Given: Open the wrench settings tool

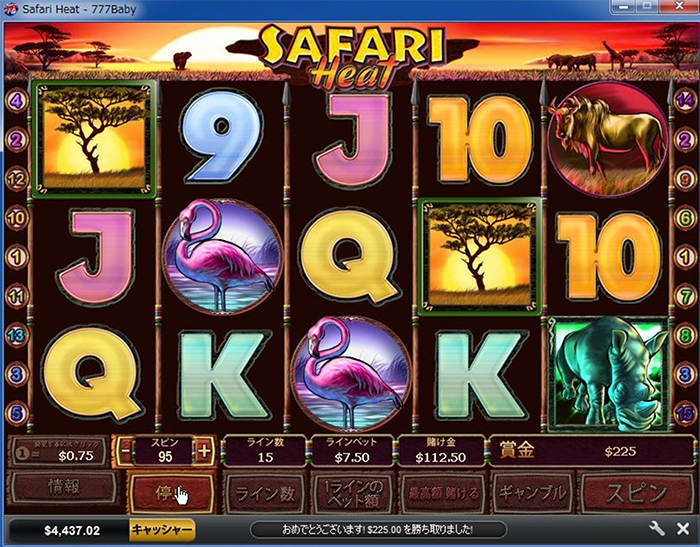Looking at the screenshot, I should point(656,529).
